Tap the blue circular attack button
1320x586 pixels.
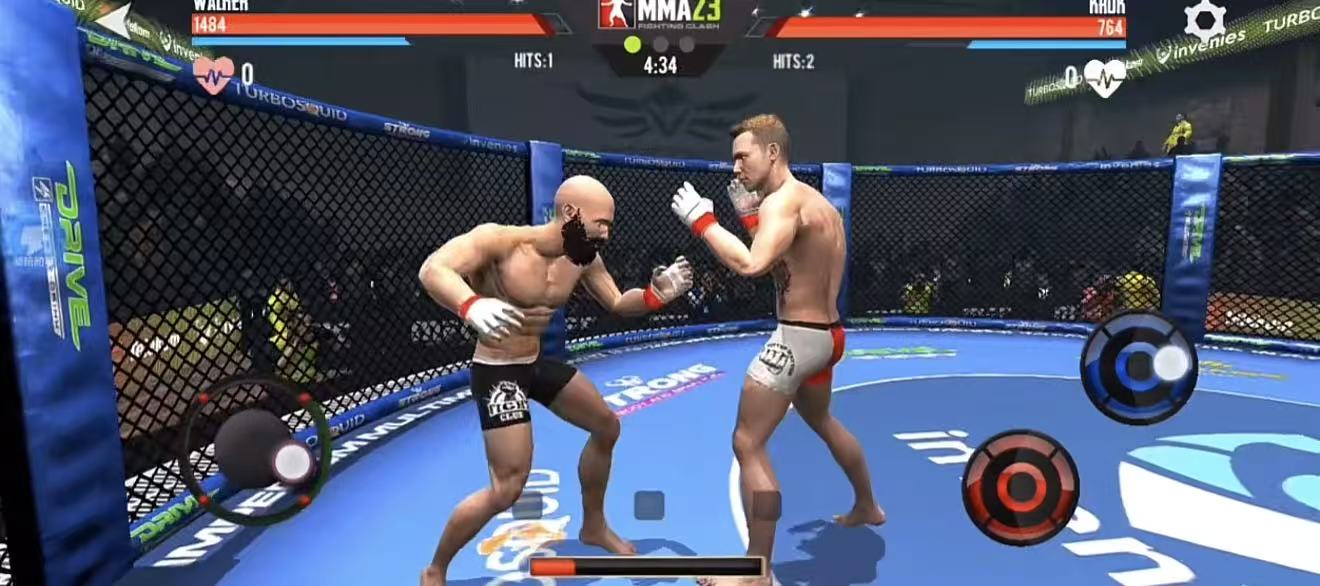tap(1139, 367)
